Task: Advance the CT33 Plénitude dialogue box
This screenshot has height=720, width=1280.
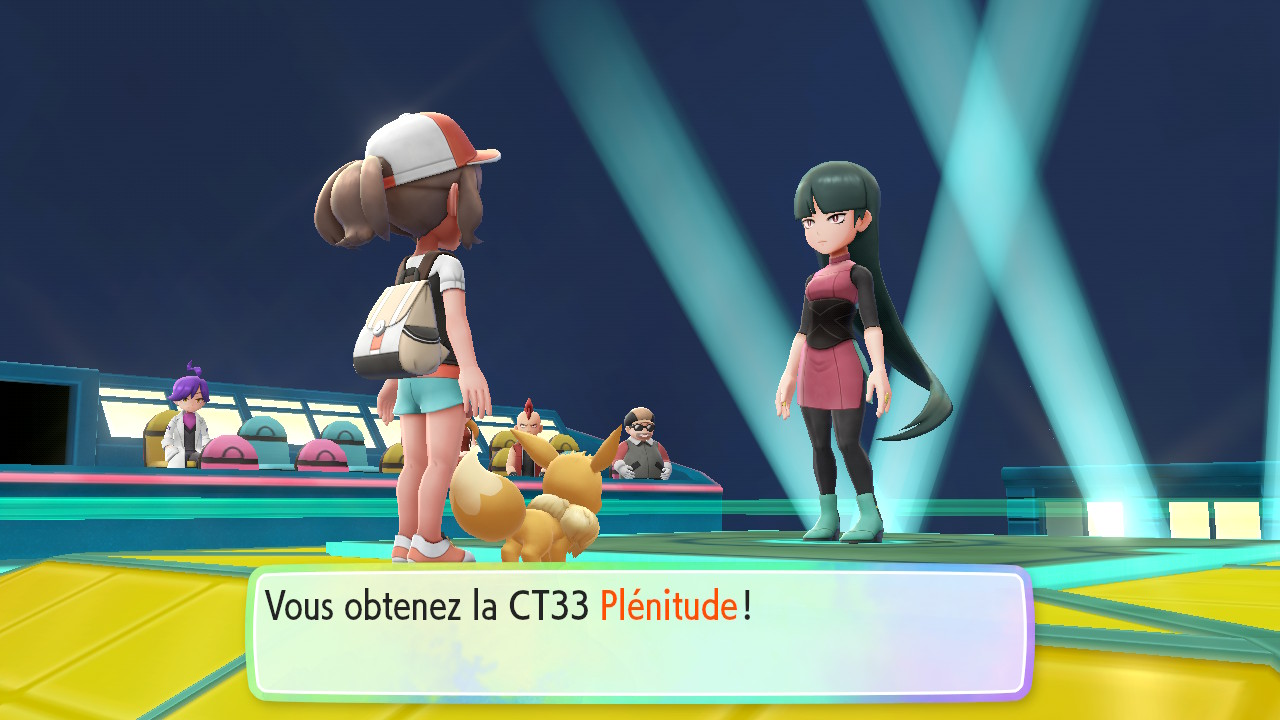Action: coord(640,632)
